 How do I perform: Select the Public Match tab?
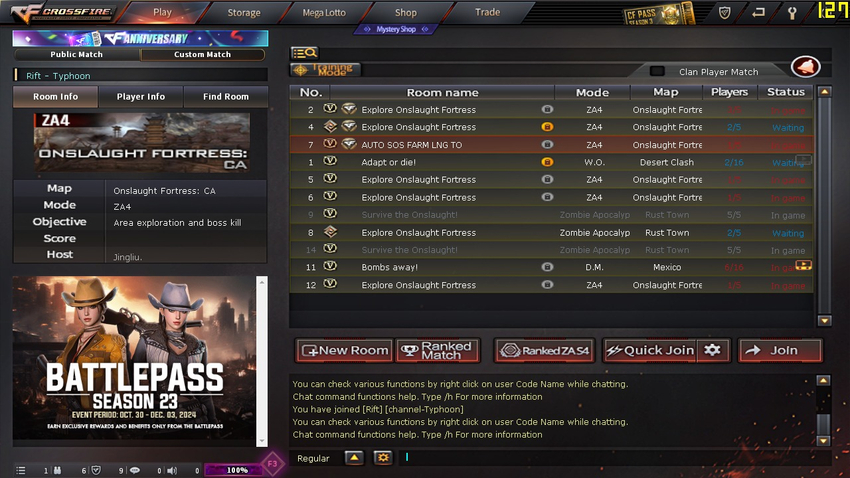(x=77, y=55)
